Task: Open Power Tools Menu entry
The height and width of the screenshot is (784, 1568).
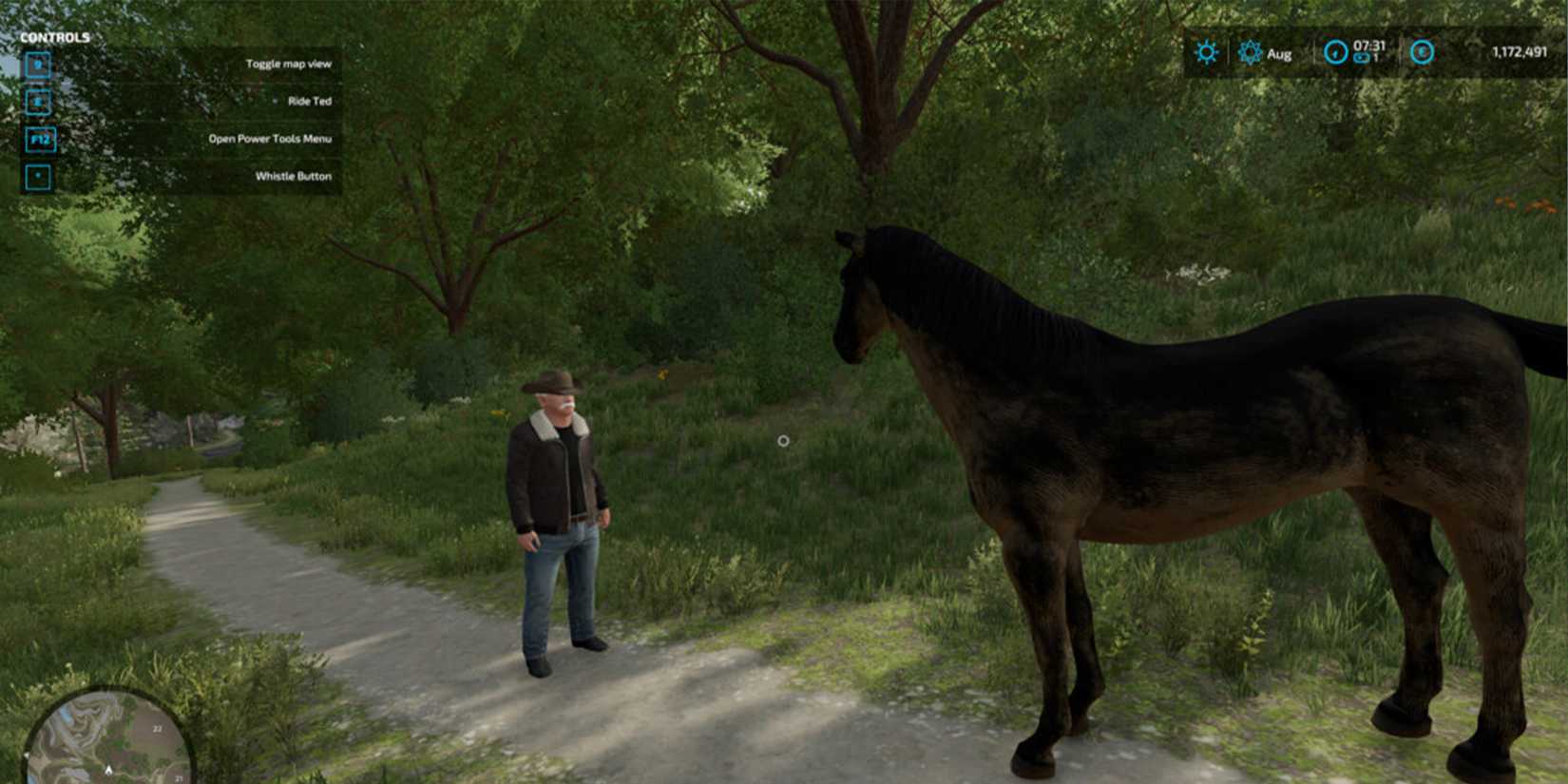Action: 269,139
